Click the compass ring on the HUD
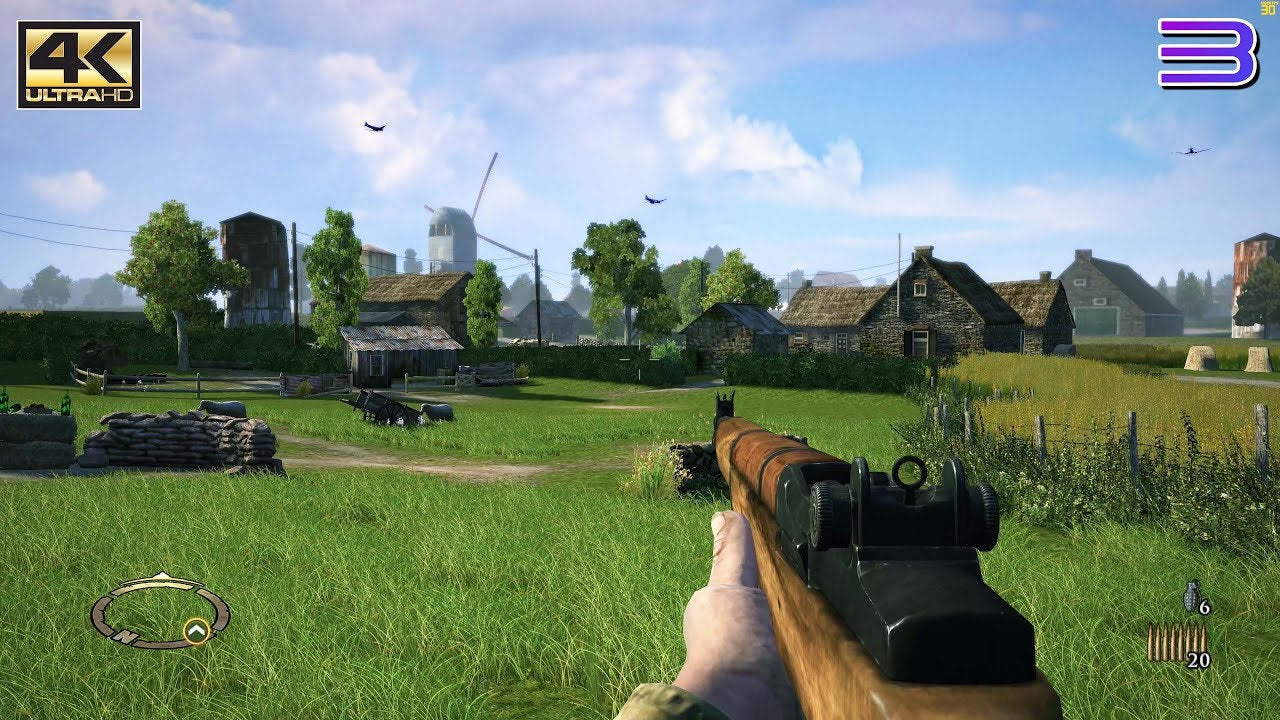The height and width of the screenshot is (720, 1280). [x=160, y=612]
